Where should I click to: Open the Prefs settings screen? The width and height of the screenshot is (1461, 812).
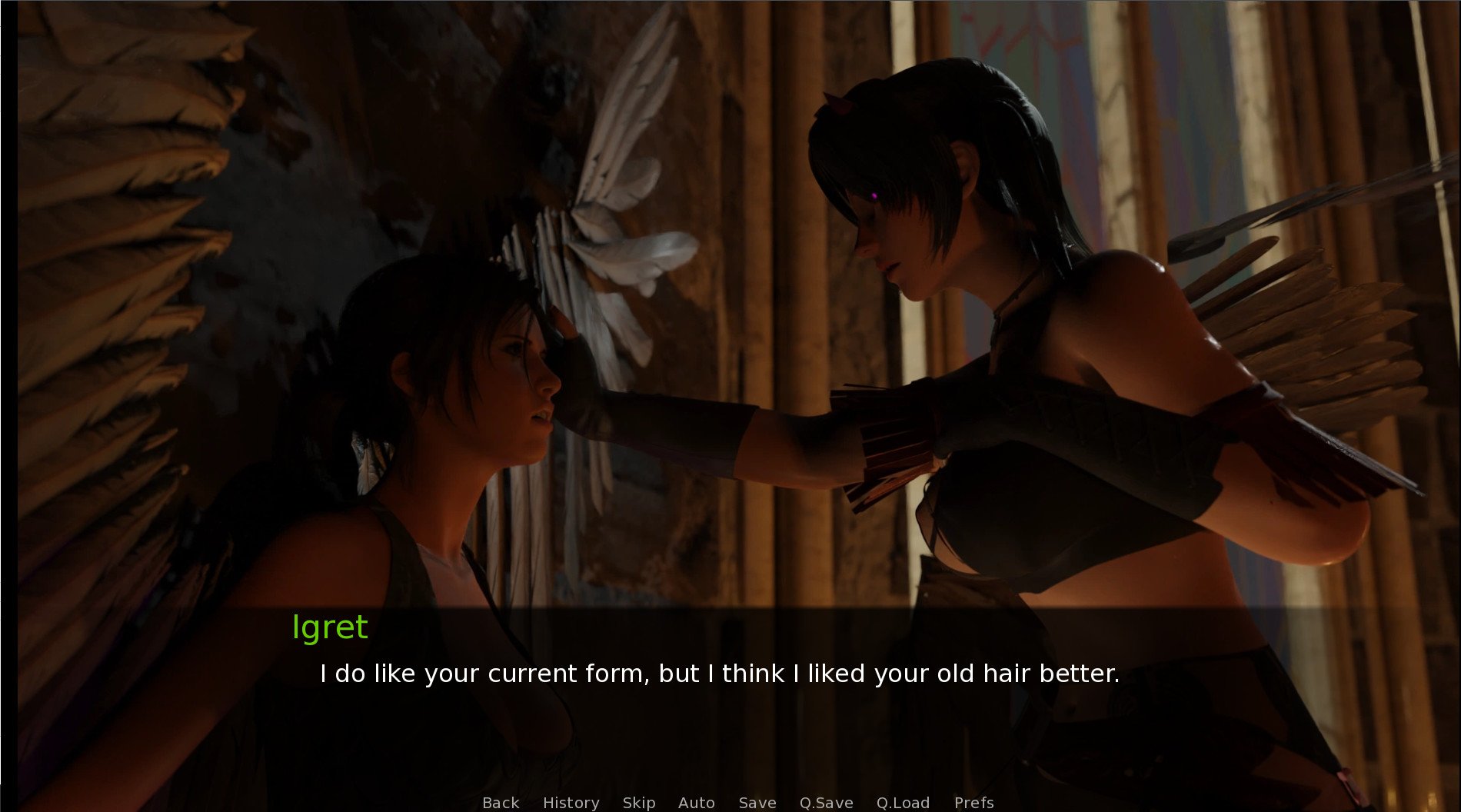tap(973, 803)
